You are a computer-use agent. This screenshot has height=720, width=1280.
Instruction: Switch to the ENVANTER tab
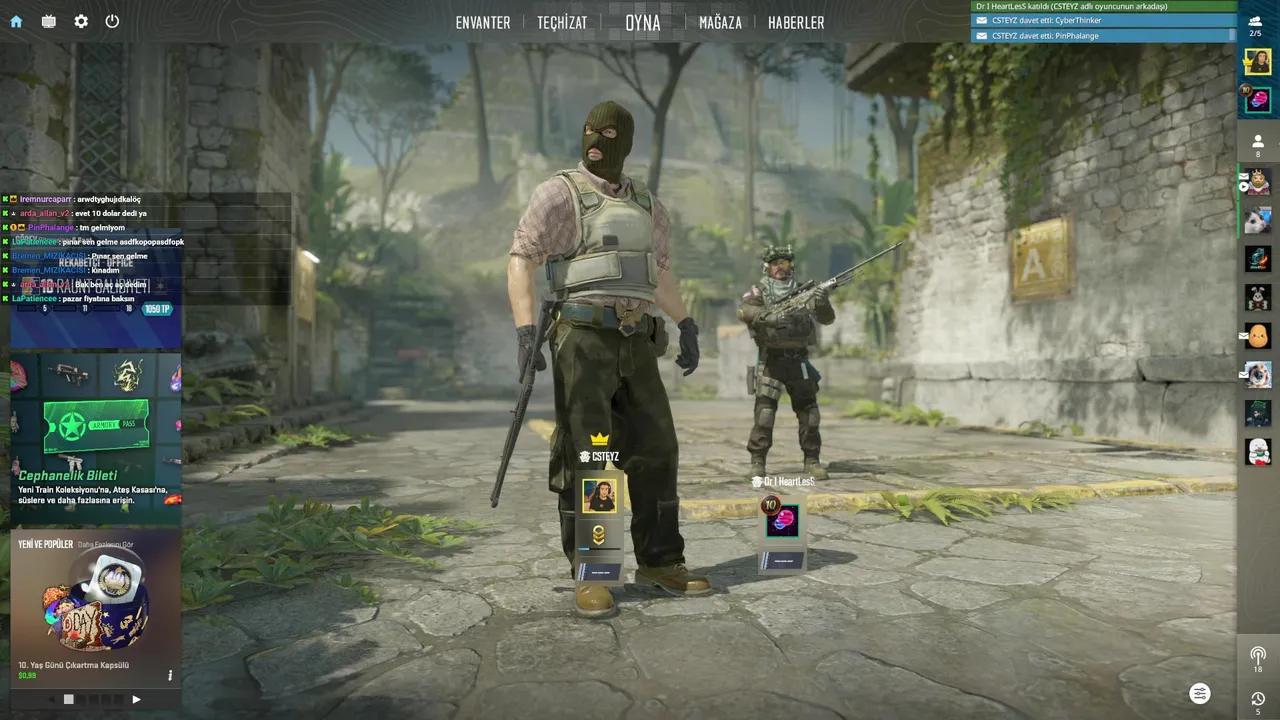point(483,22)
